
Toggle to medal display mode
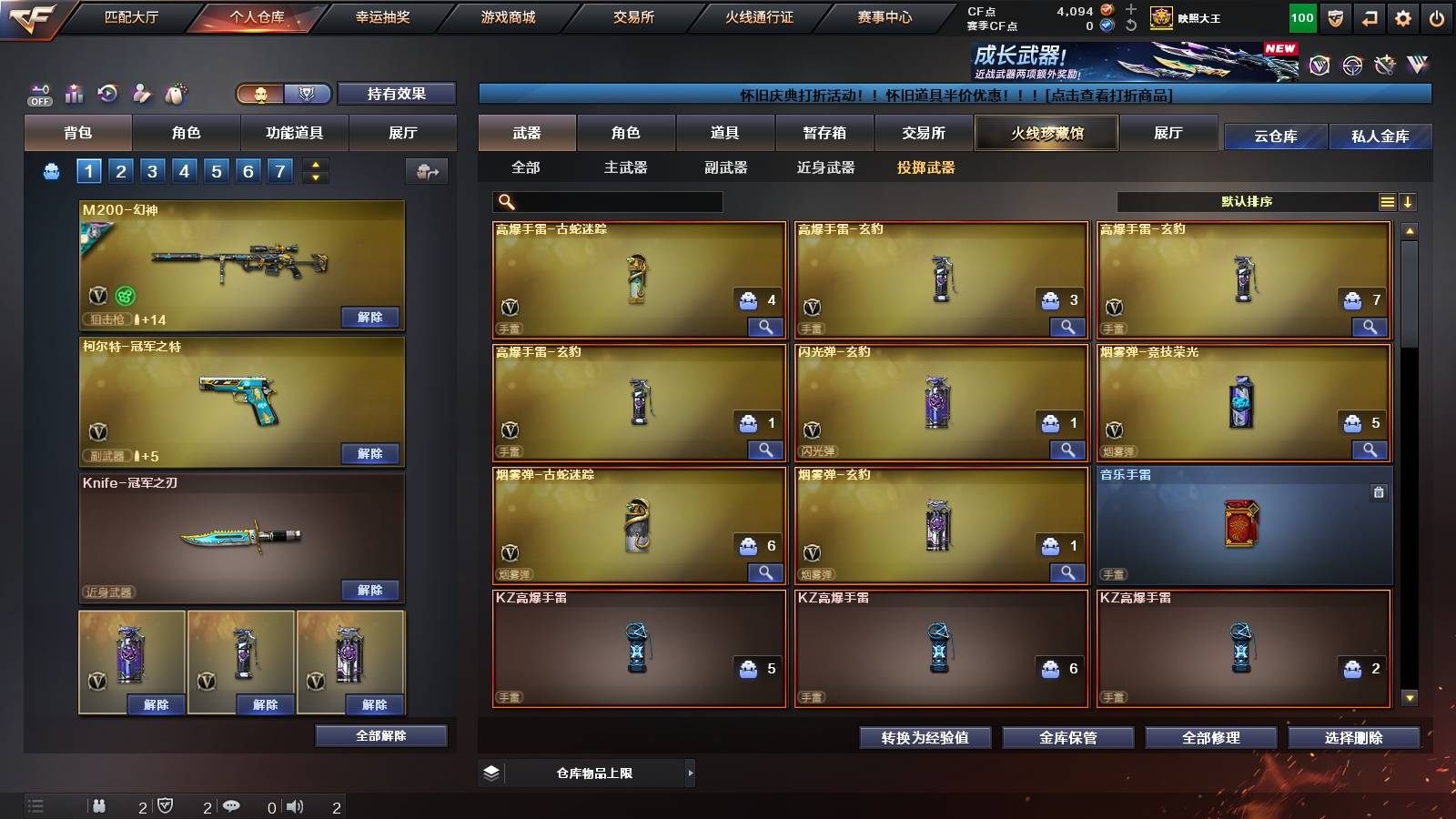coord(307,95)
